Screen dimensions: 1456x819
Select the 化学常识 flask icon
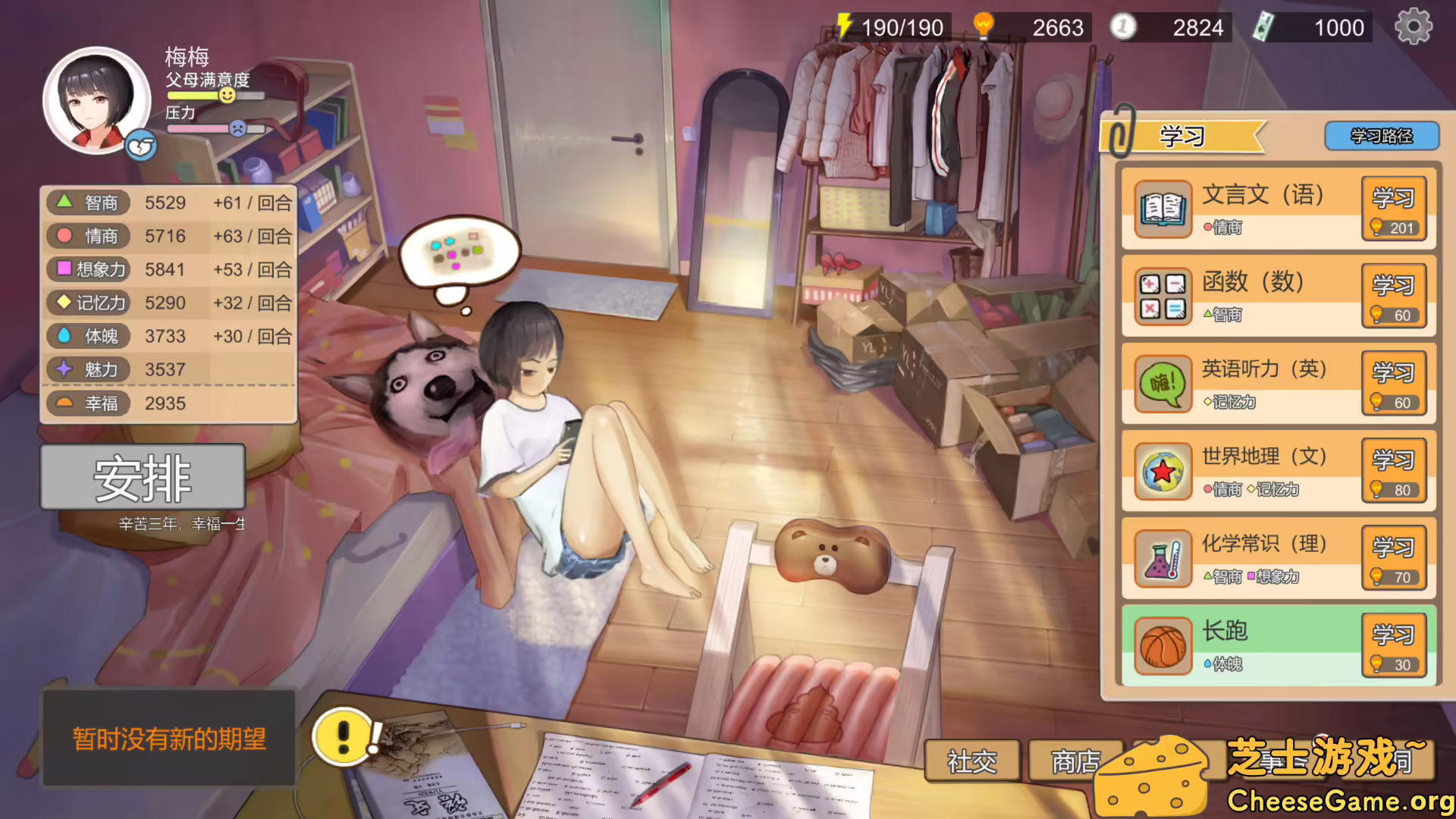[x=1163, y=557]
